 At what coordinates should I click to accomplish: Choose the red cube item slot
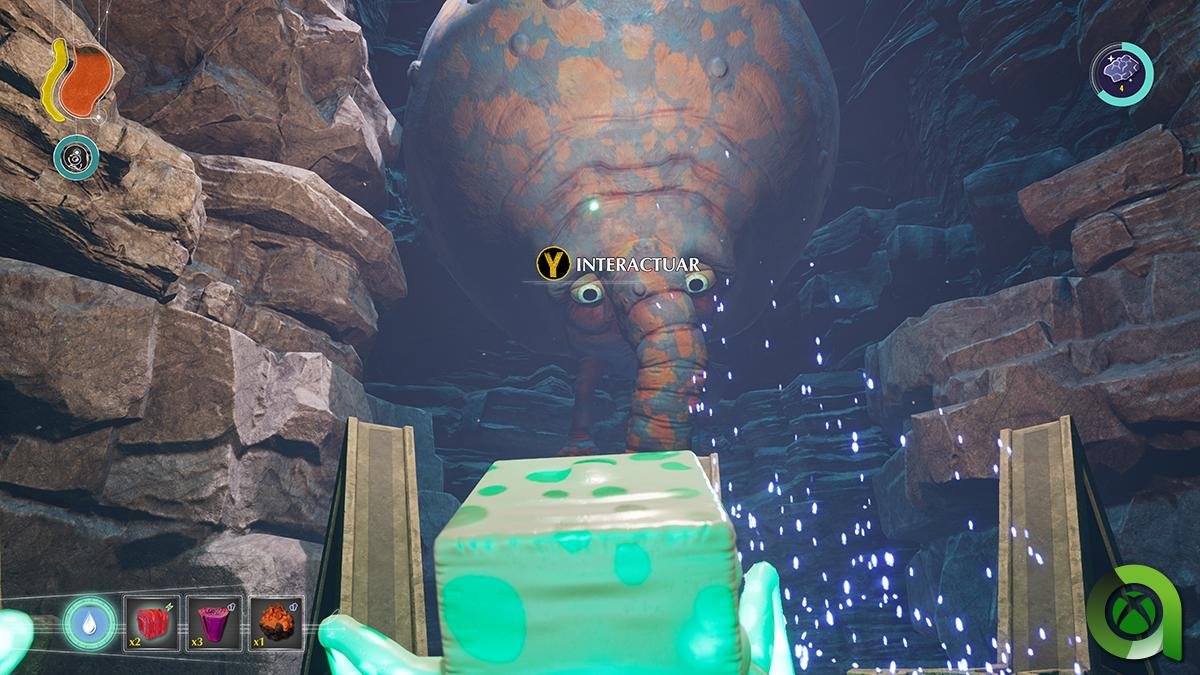tap(152, 622)
